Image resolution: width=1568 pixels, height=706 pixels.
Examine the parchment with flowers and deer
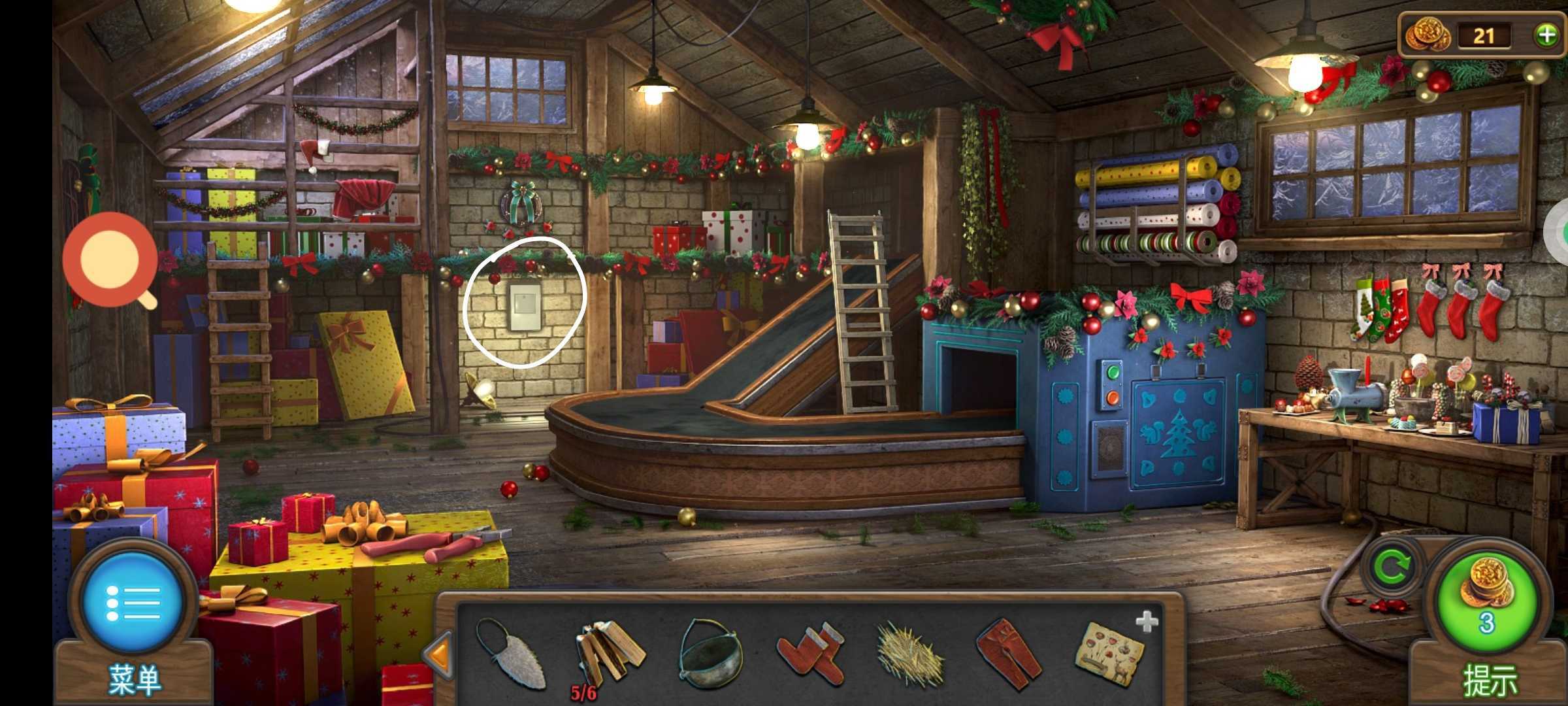pyautogui.click(x=1110, y=654)
